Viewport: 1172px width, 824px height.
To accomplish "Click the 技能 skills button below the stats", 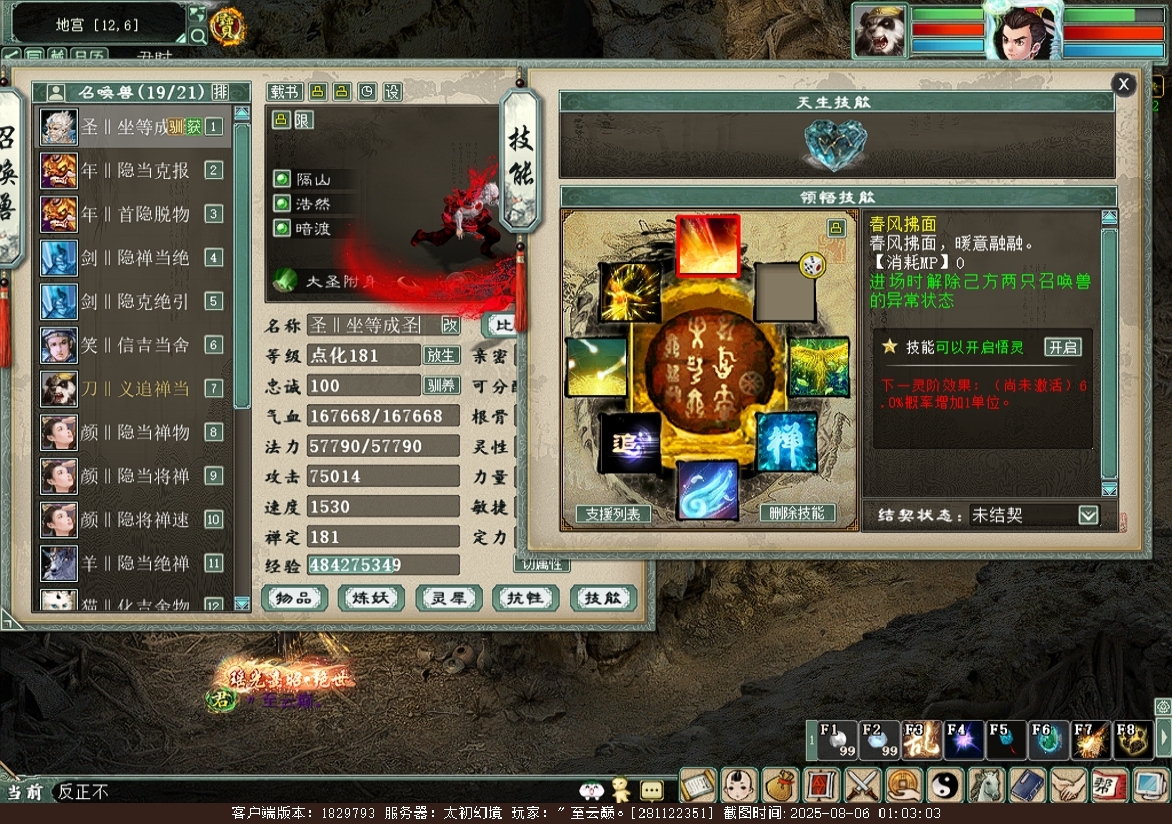I will click(603, 598).
